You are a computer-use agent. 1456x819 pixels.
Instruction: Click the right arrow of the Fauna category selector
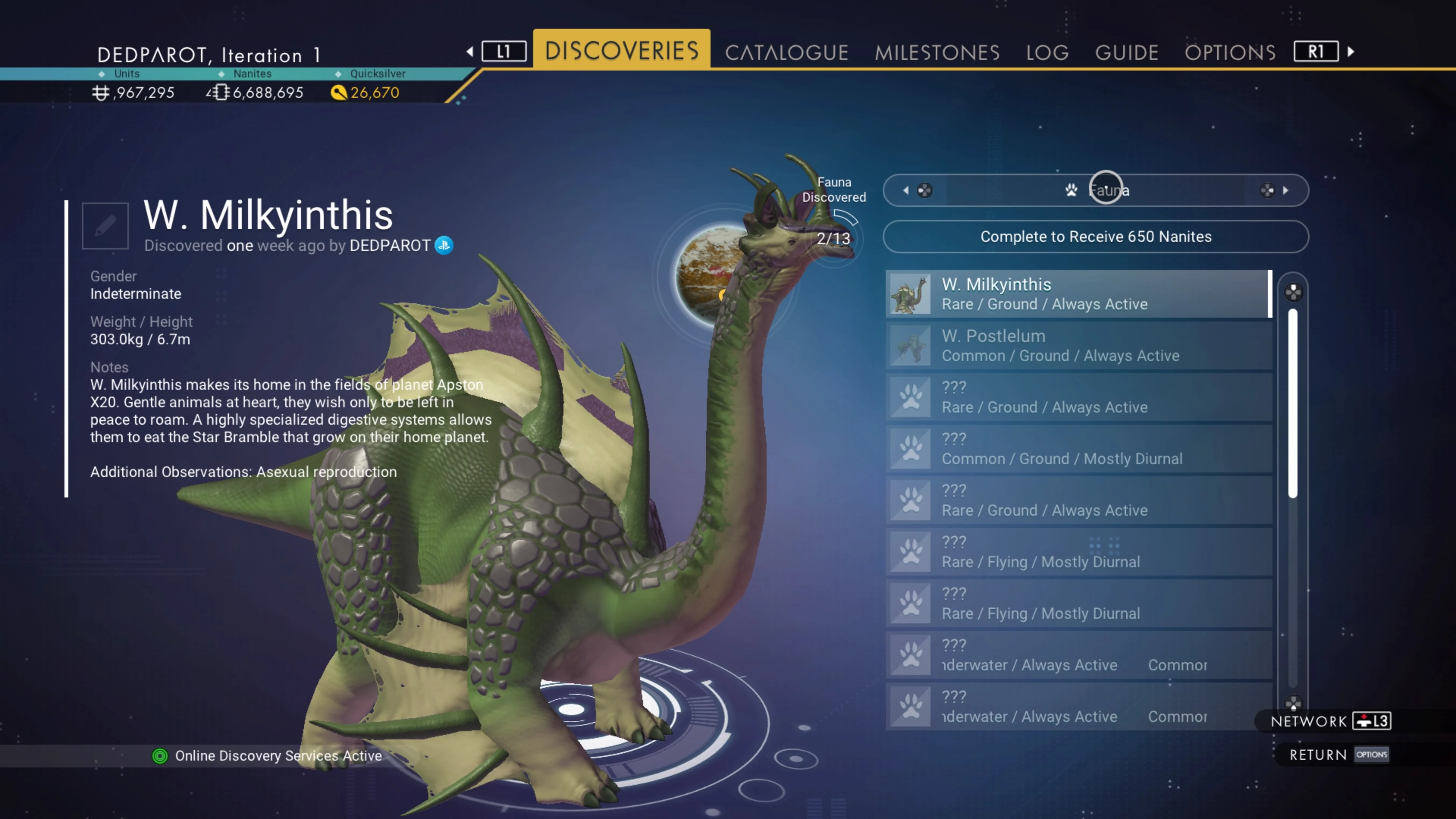point(1285,190)
